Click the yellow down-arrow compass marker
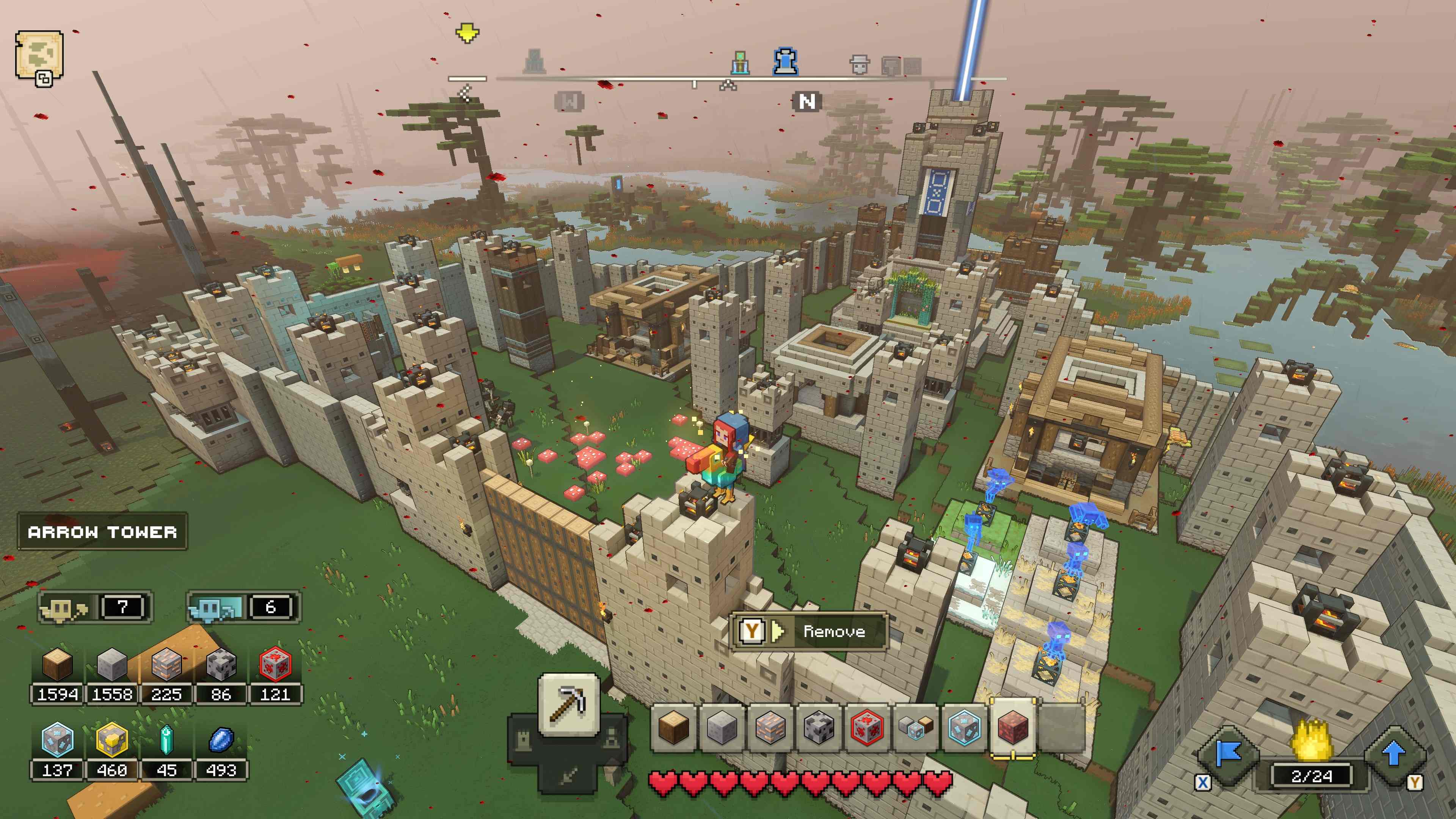Screen dimensions: 1456x819 [467, 33]
